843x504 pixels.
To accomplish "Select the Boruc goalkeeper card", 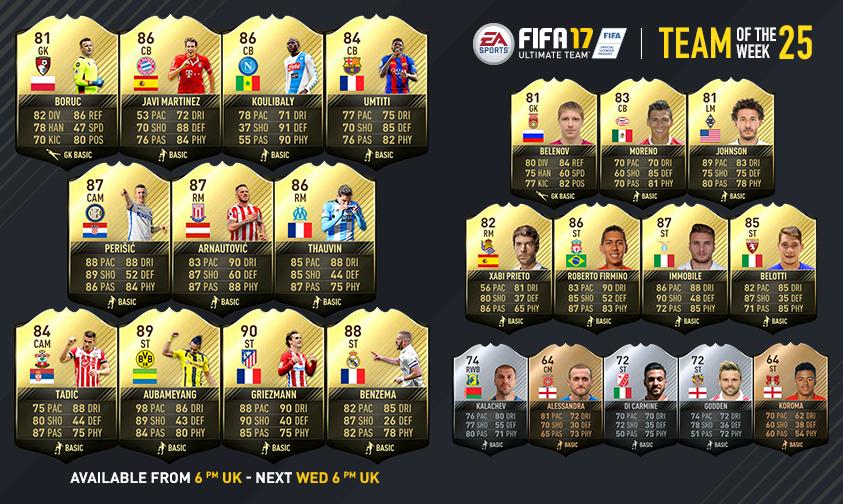I will (x=61, y=90).
